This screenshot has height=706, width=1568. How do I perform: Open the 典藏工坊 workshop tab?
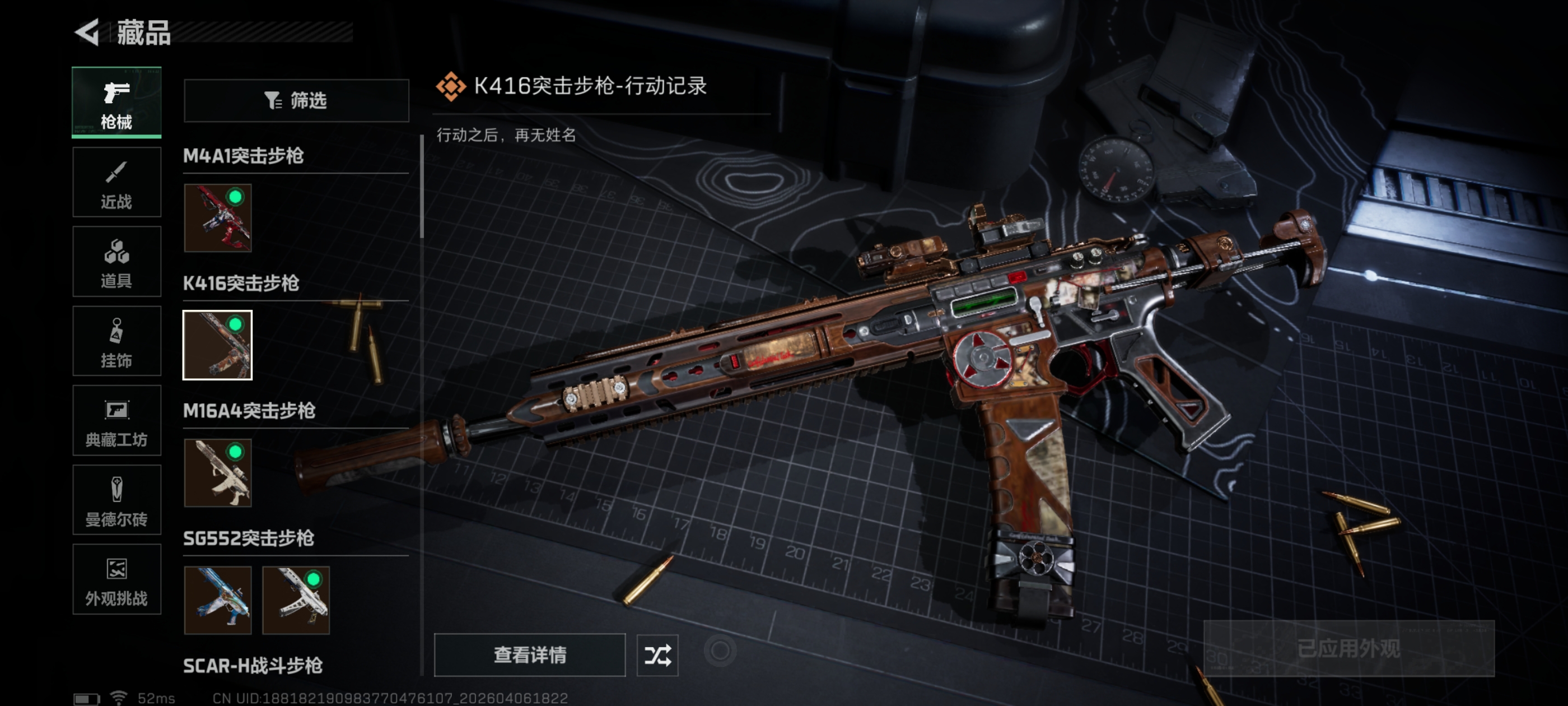[x=116, y=420]
